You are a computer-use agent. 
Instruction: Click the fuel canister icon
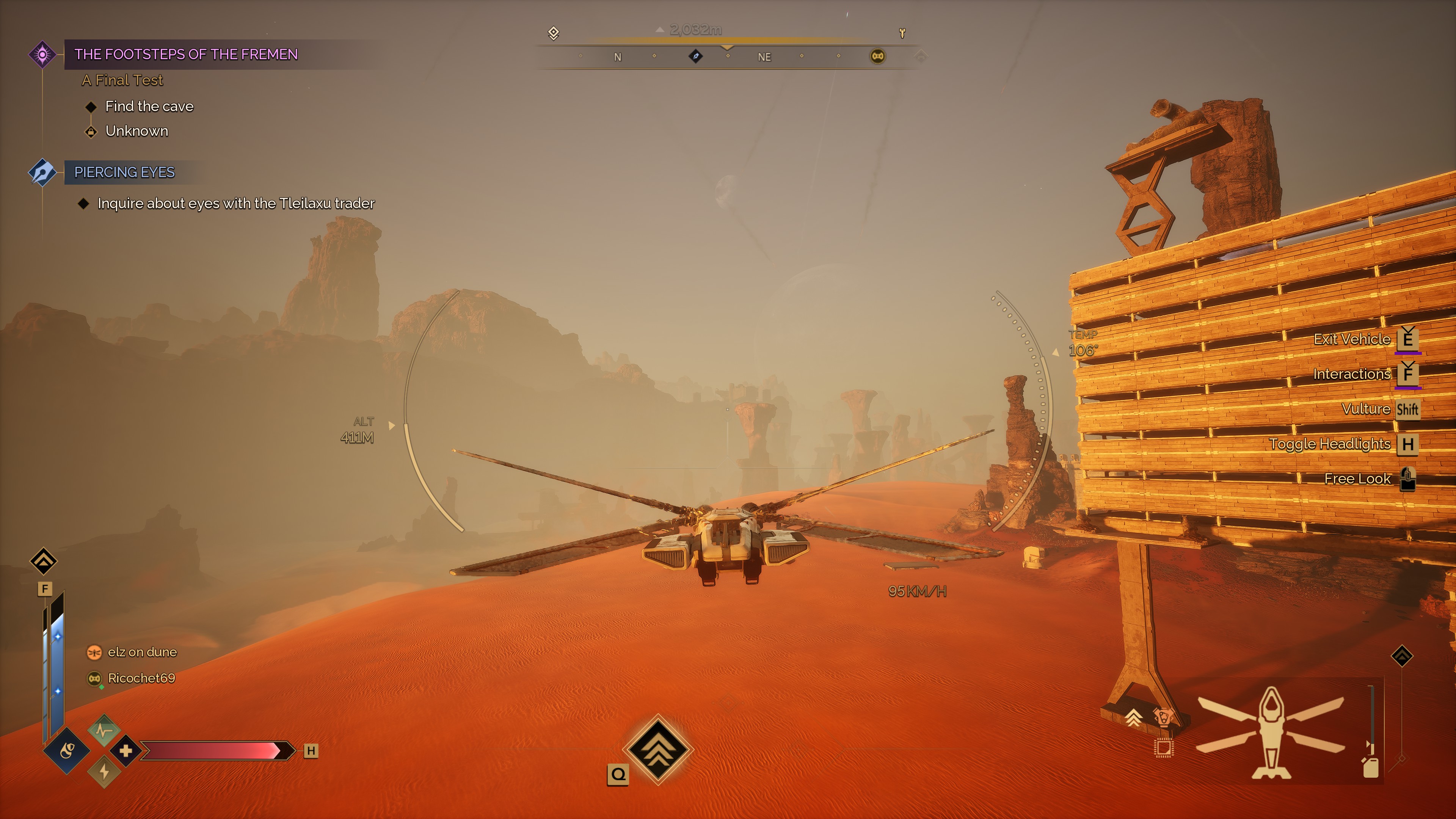pos(1371,767)
